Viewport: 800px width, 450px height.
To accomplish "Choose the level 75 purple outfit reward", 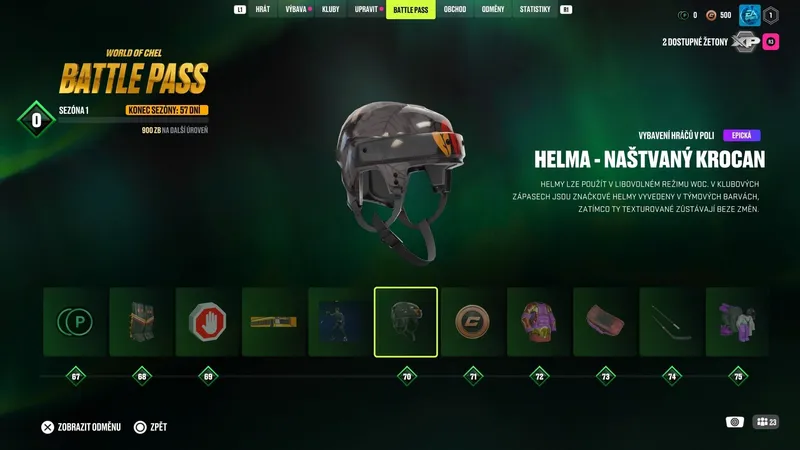I will tap(737, 322).
